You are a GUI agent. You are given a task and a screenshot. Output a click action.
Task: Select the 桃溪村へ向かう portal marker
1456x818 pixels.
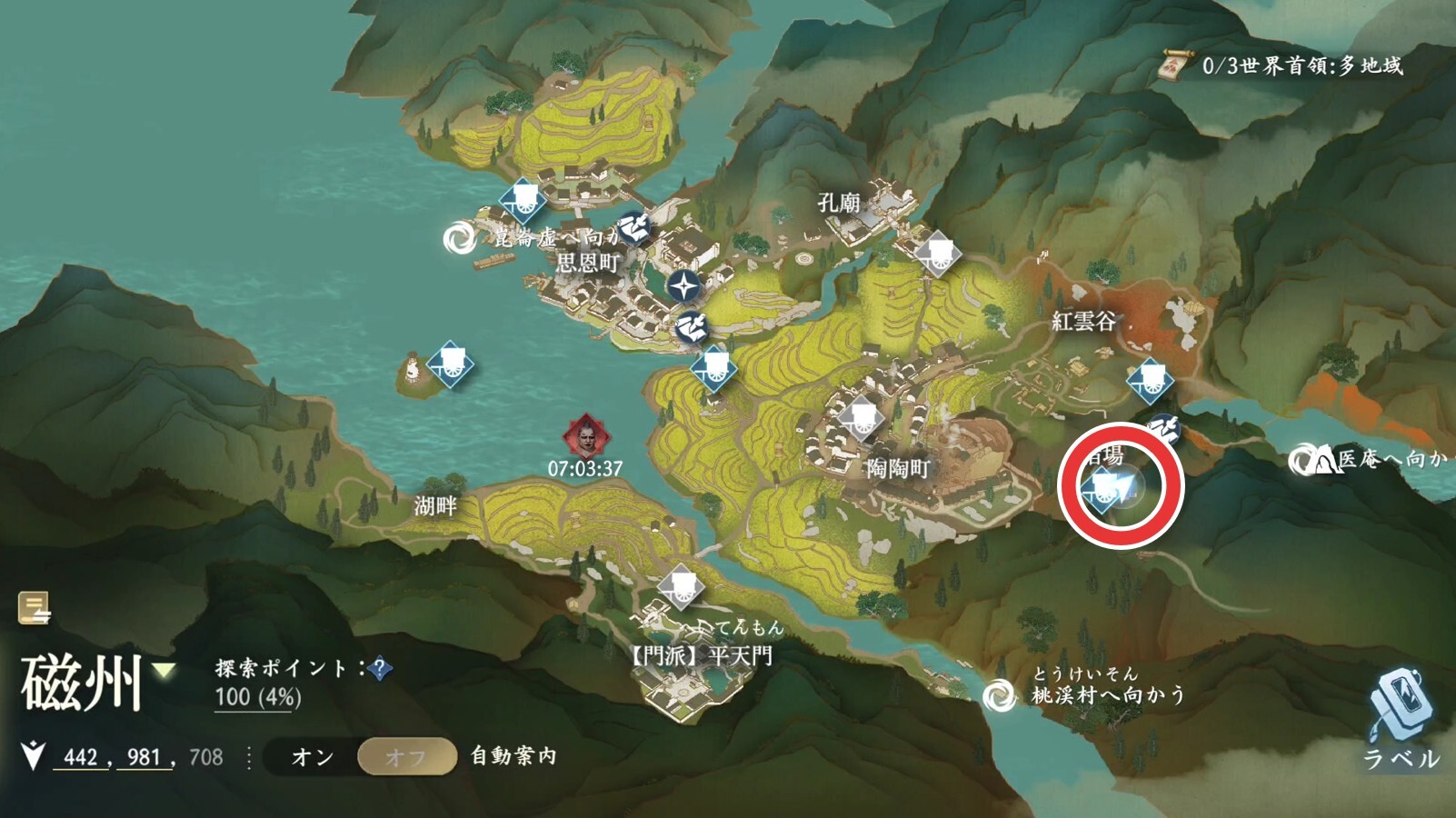[x=999, y=696]
